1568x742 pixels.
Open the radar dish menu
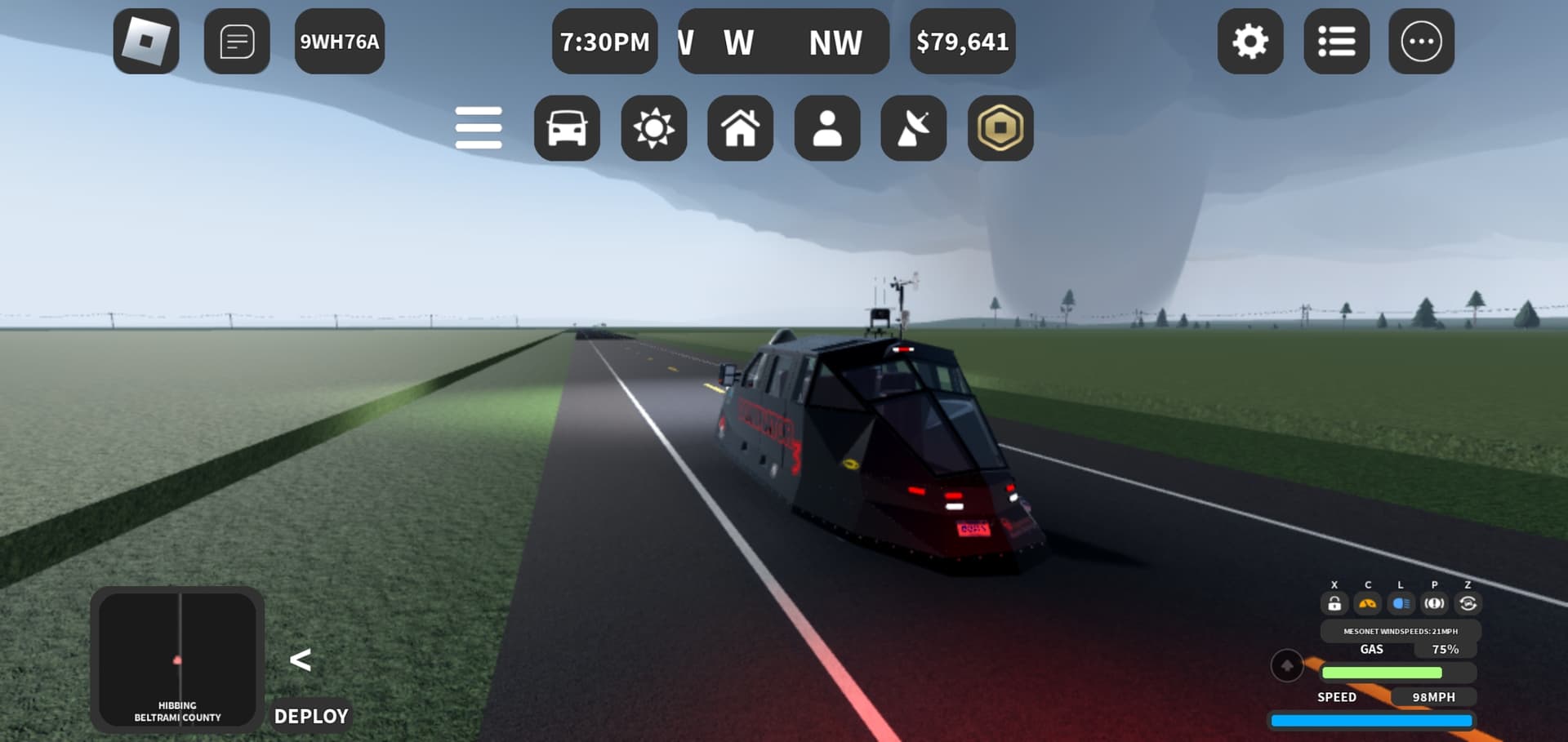pos(913,127)
